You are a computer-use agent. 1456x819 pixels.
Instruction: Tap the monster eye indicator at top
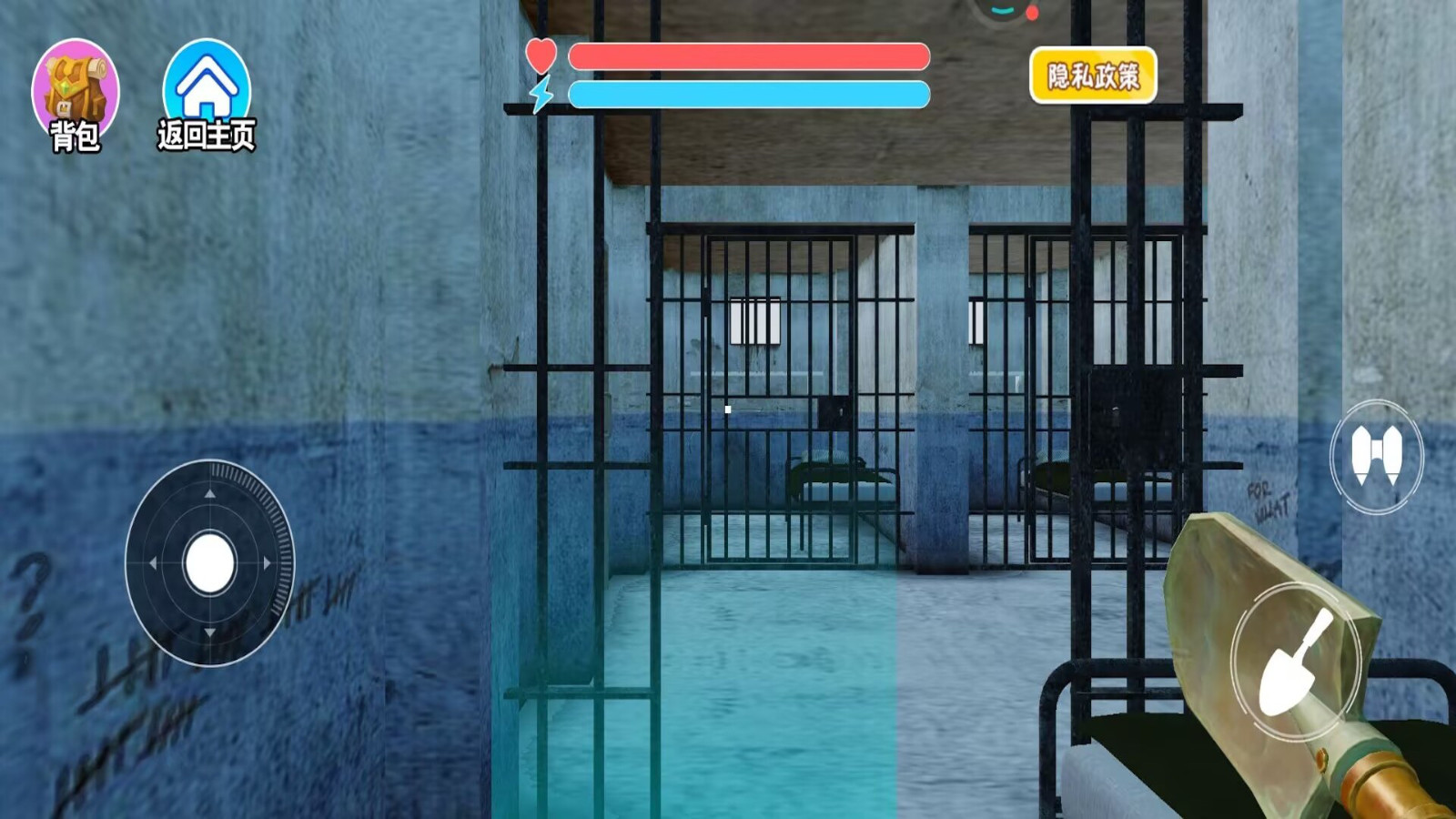click(x=1001, y=9)
